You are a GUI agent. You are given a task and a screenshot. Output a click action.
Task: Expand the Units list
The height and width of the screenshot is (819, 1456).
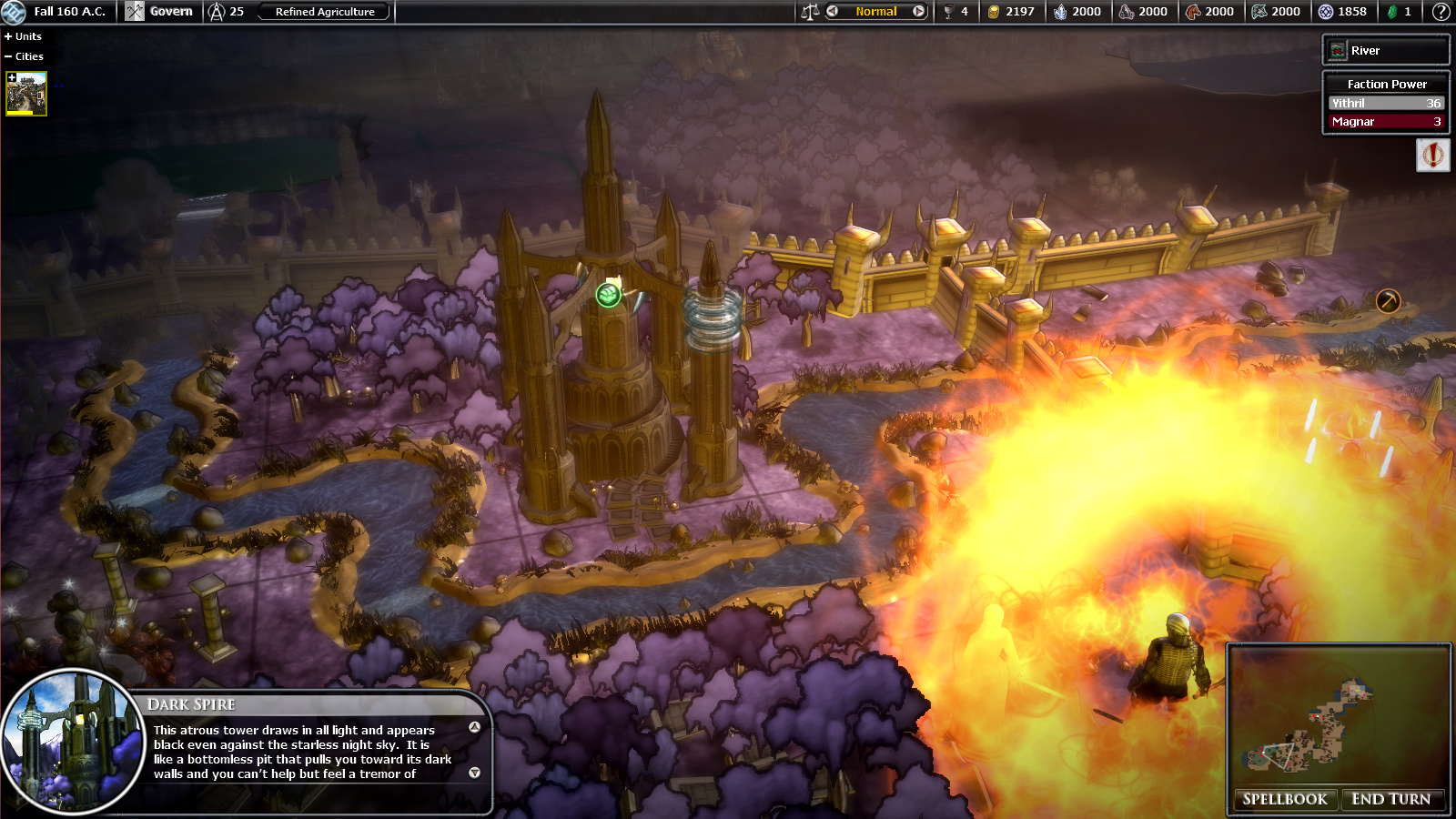24,36
